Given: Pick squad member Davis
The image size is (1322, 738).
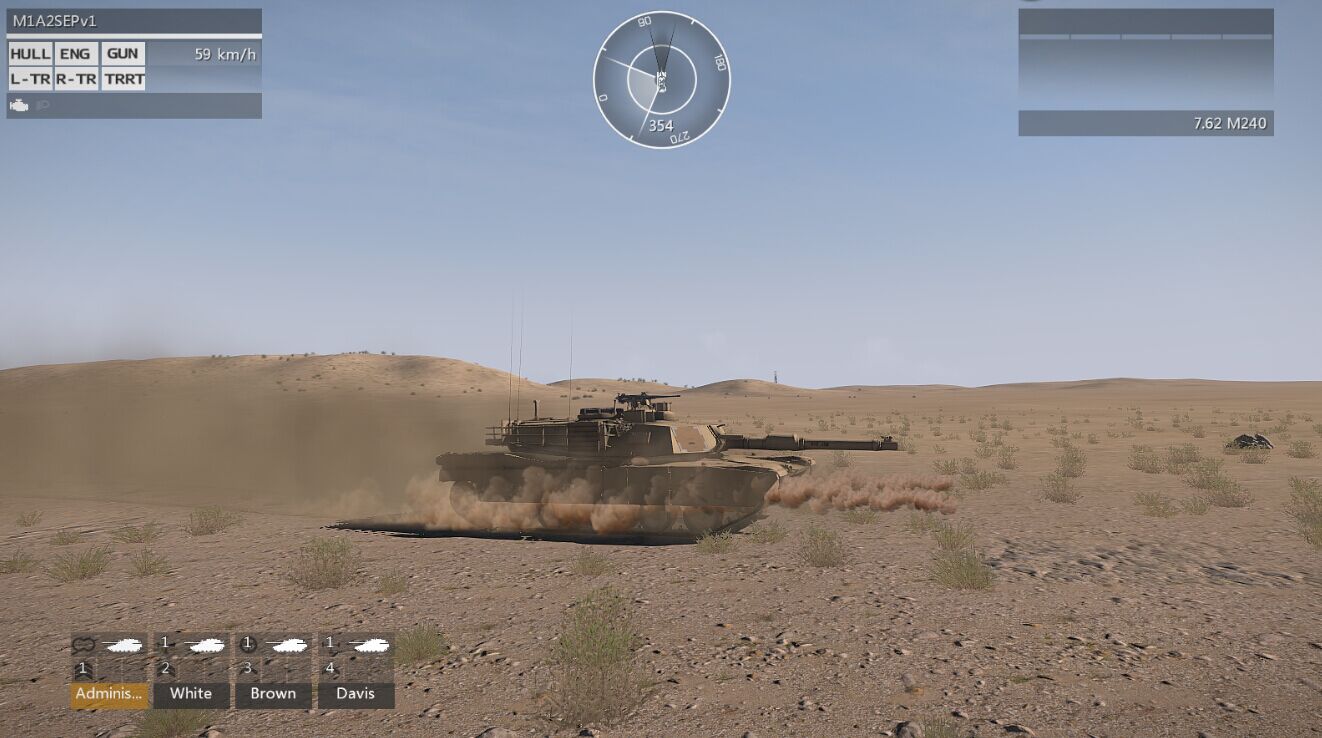Looking at the screenshot, I should 356,694.
